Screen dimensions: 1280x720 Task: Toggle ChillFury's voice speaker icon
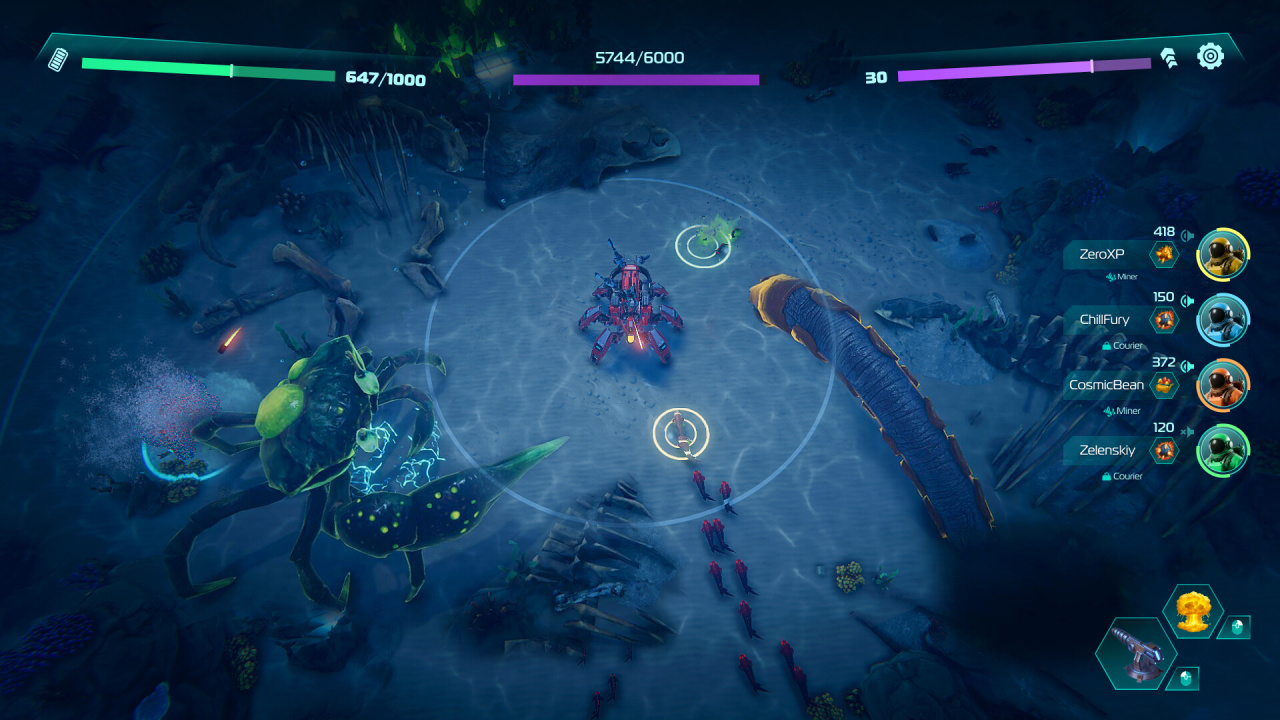(x=1187, y=300)
